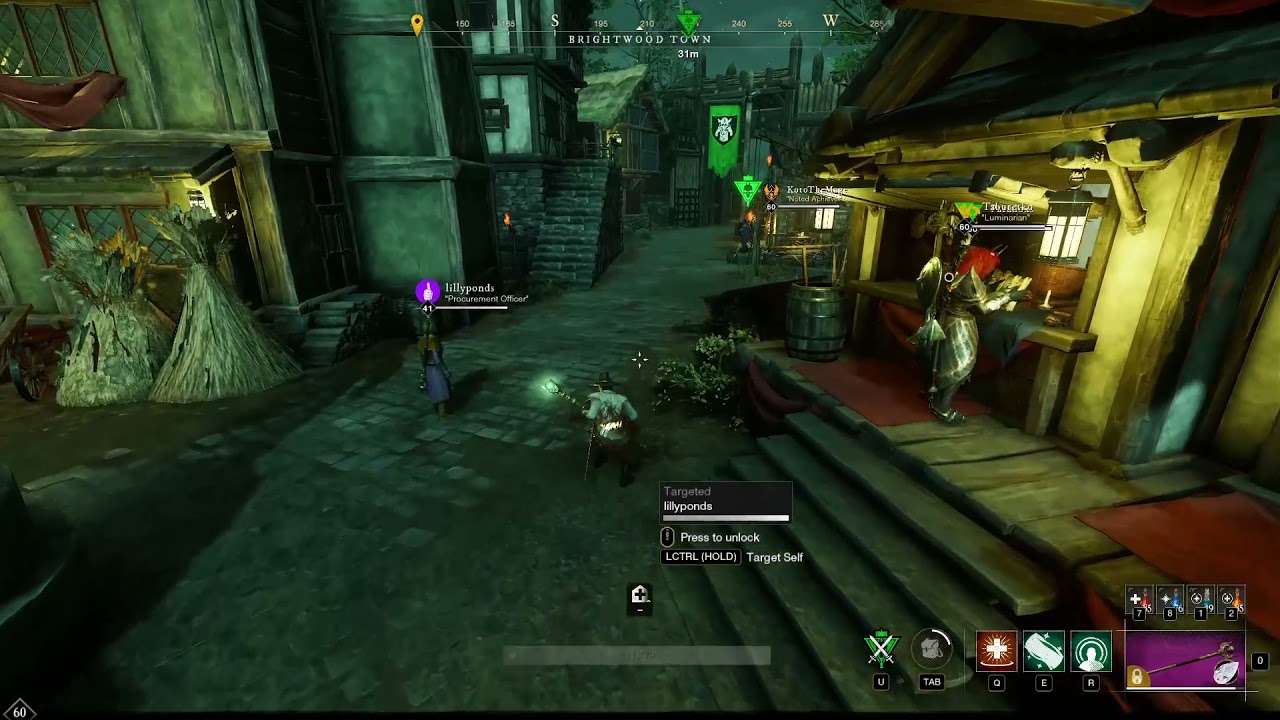Activate the green aura silhouette ability
This screenshot has width=1280, height=720.
tap(1090, 651)
